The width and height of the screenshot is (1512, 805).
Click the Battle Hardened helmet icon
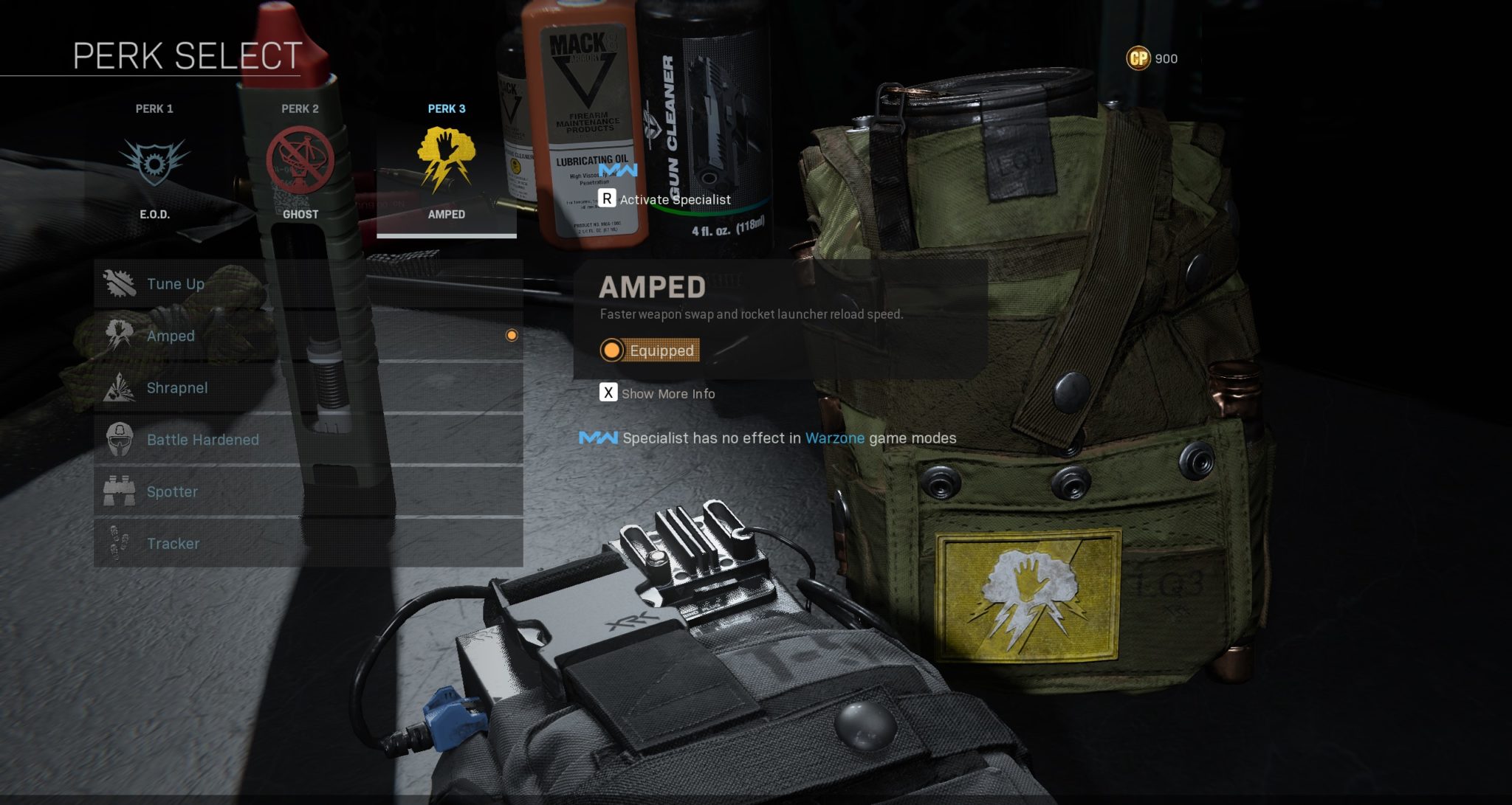120,439
